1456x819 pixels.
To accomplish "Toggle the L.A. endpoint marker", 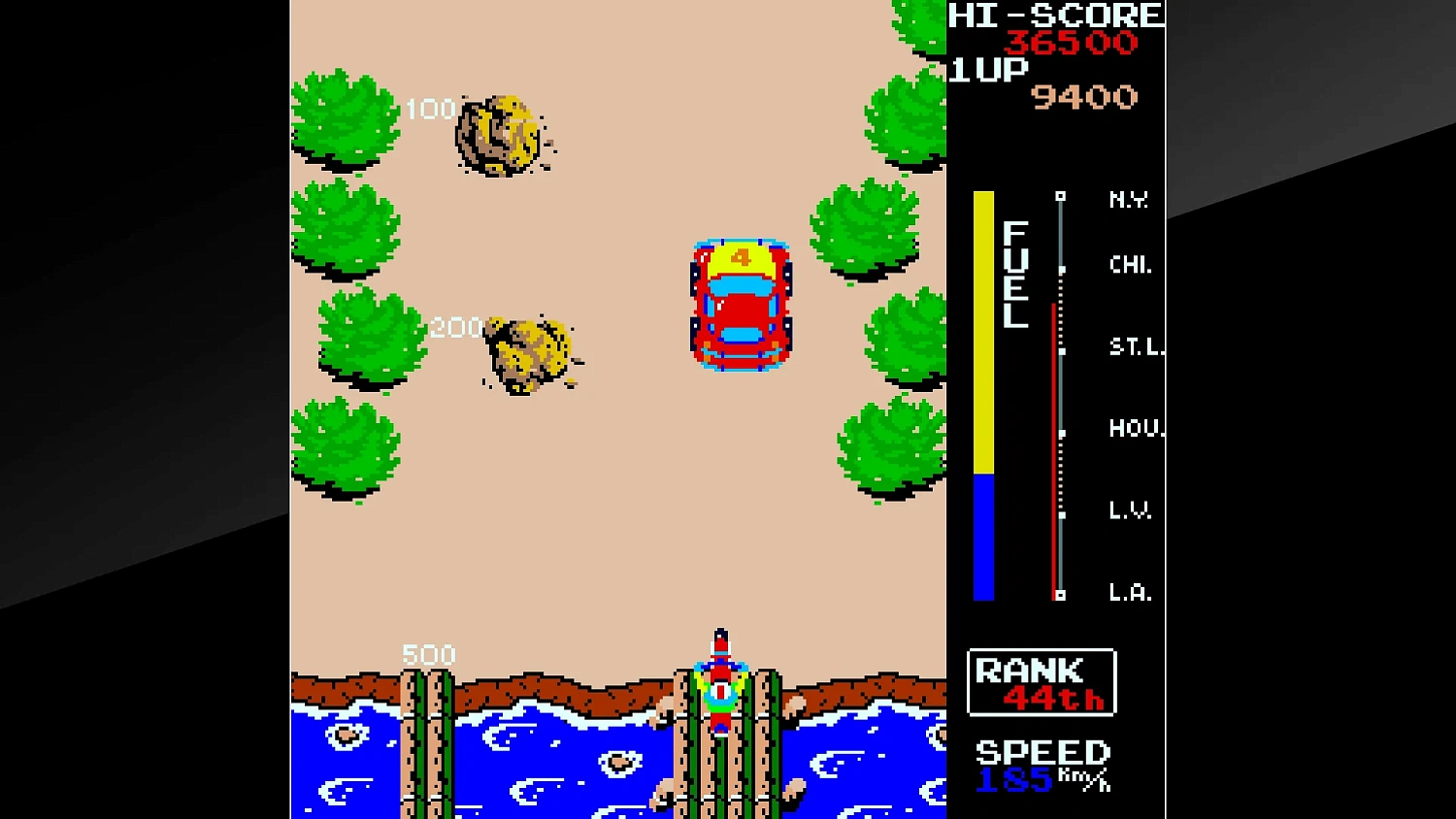I will (x=1058, y=594).
